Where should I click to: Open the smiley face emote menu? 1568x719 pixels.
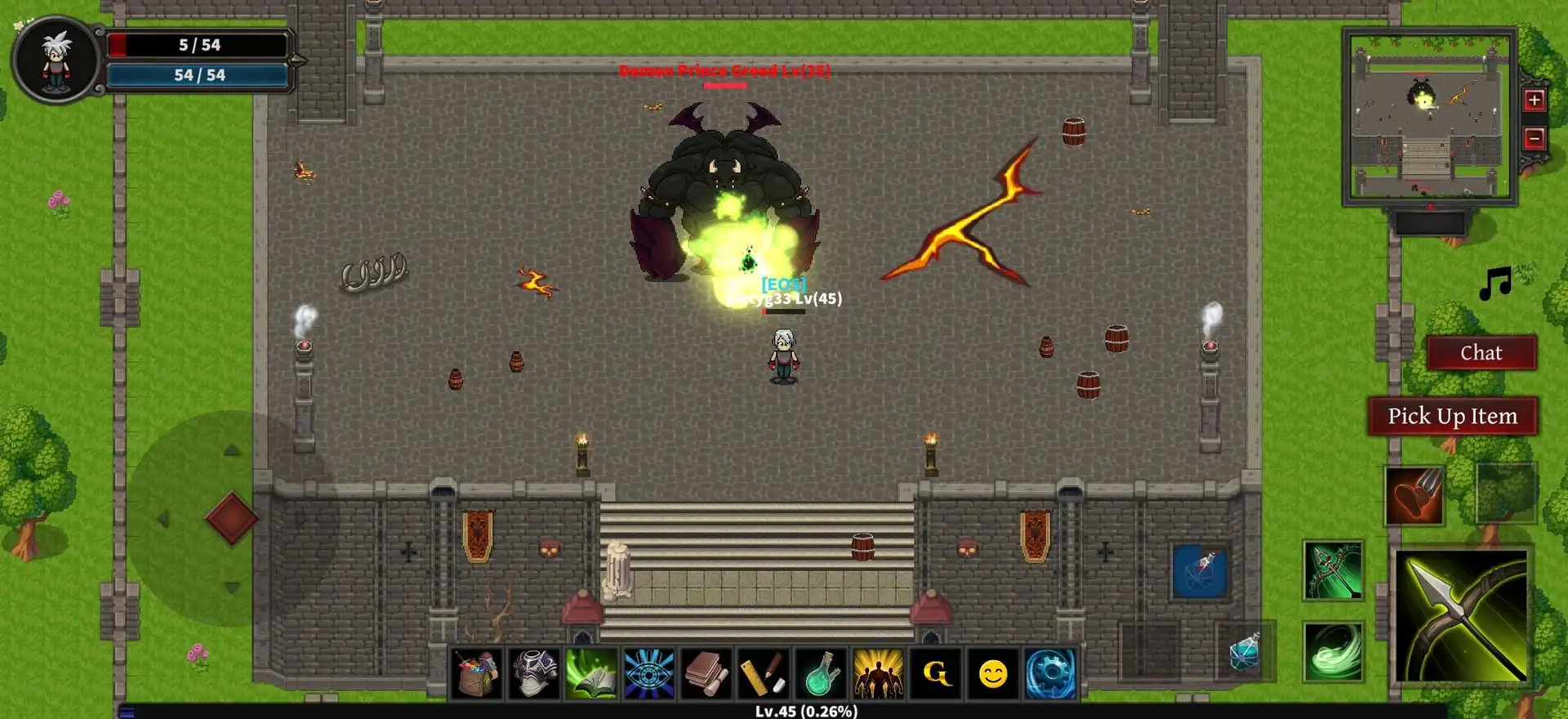[993, 674]
